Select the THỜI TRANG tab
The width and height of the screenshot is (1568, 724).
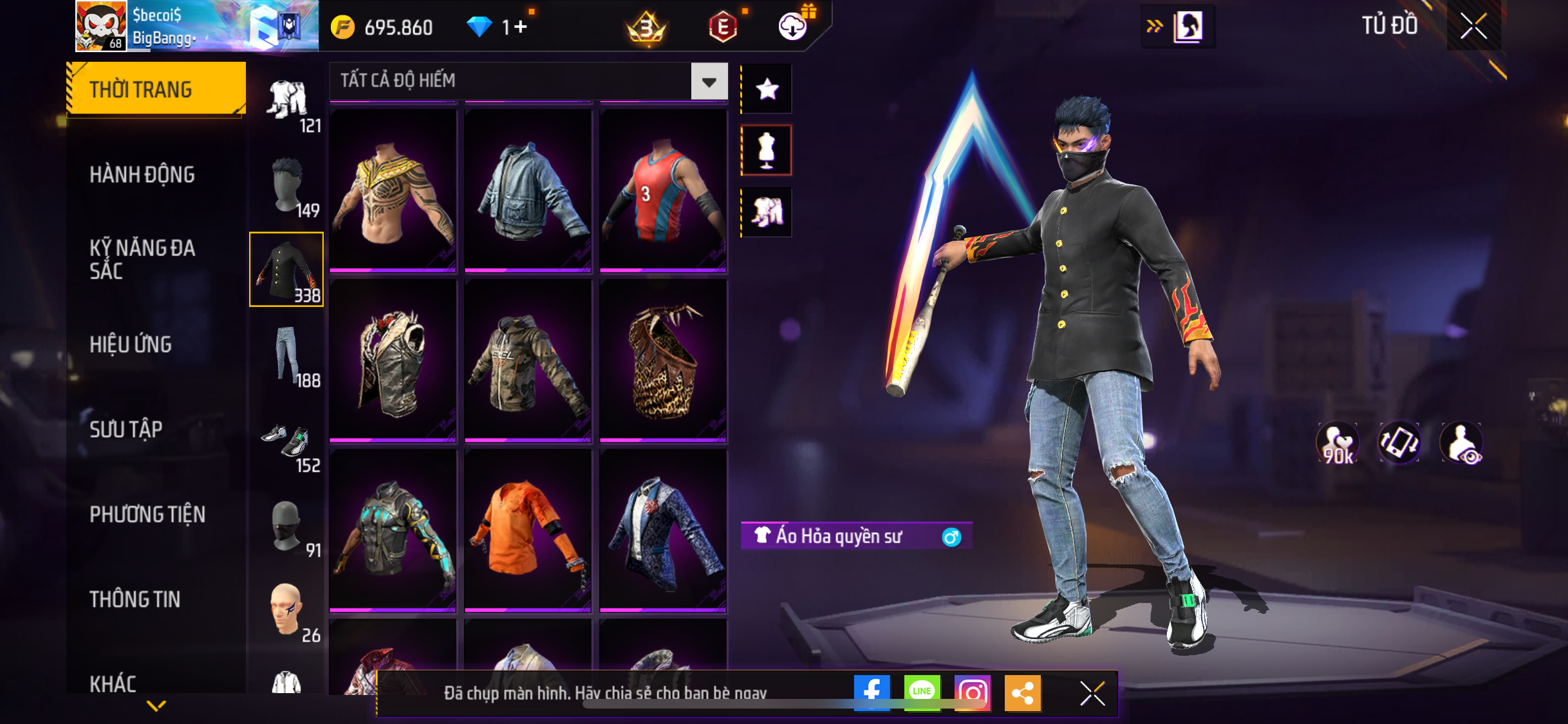(156, 89)
